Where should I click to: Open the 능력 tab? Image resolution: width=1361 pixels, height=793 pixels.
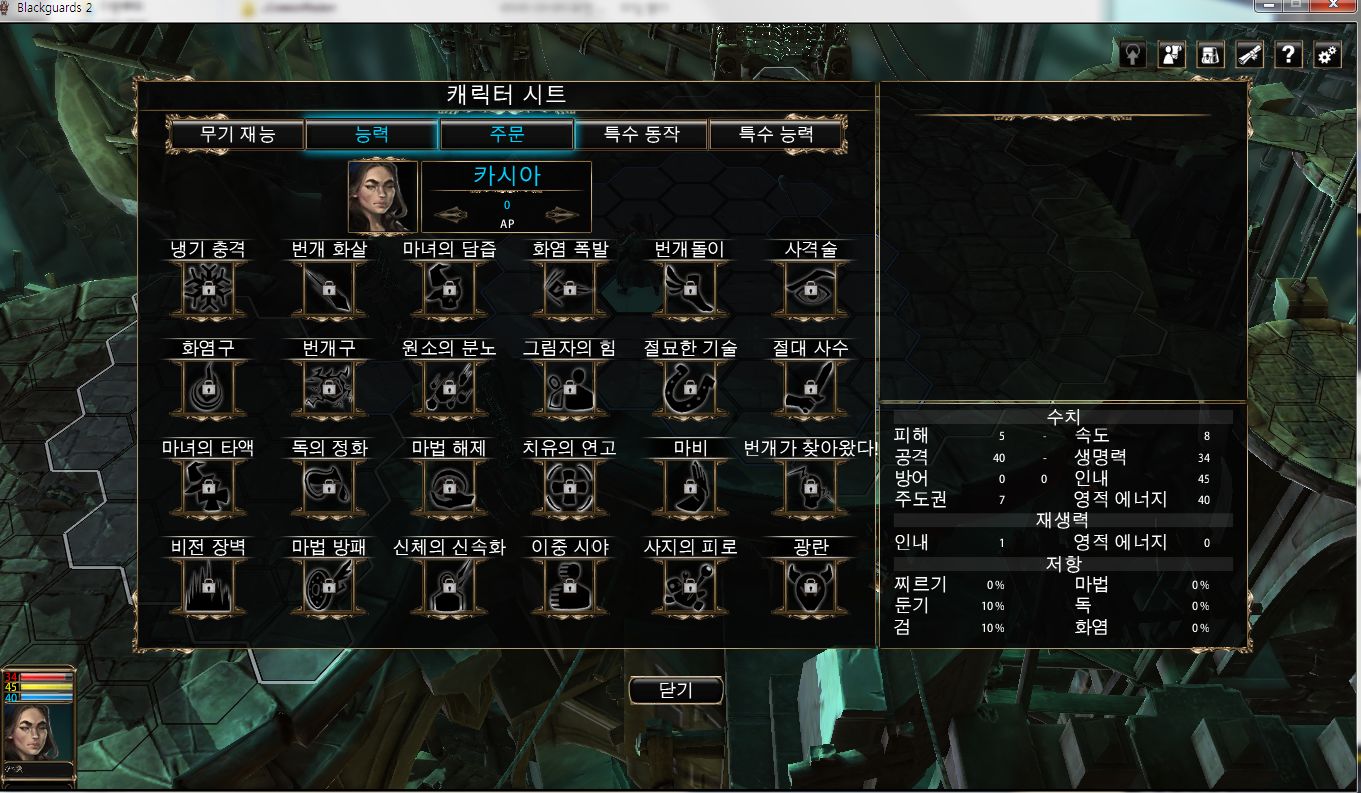coord(372,135)
